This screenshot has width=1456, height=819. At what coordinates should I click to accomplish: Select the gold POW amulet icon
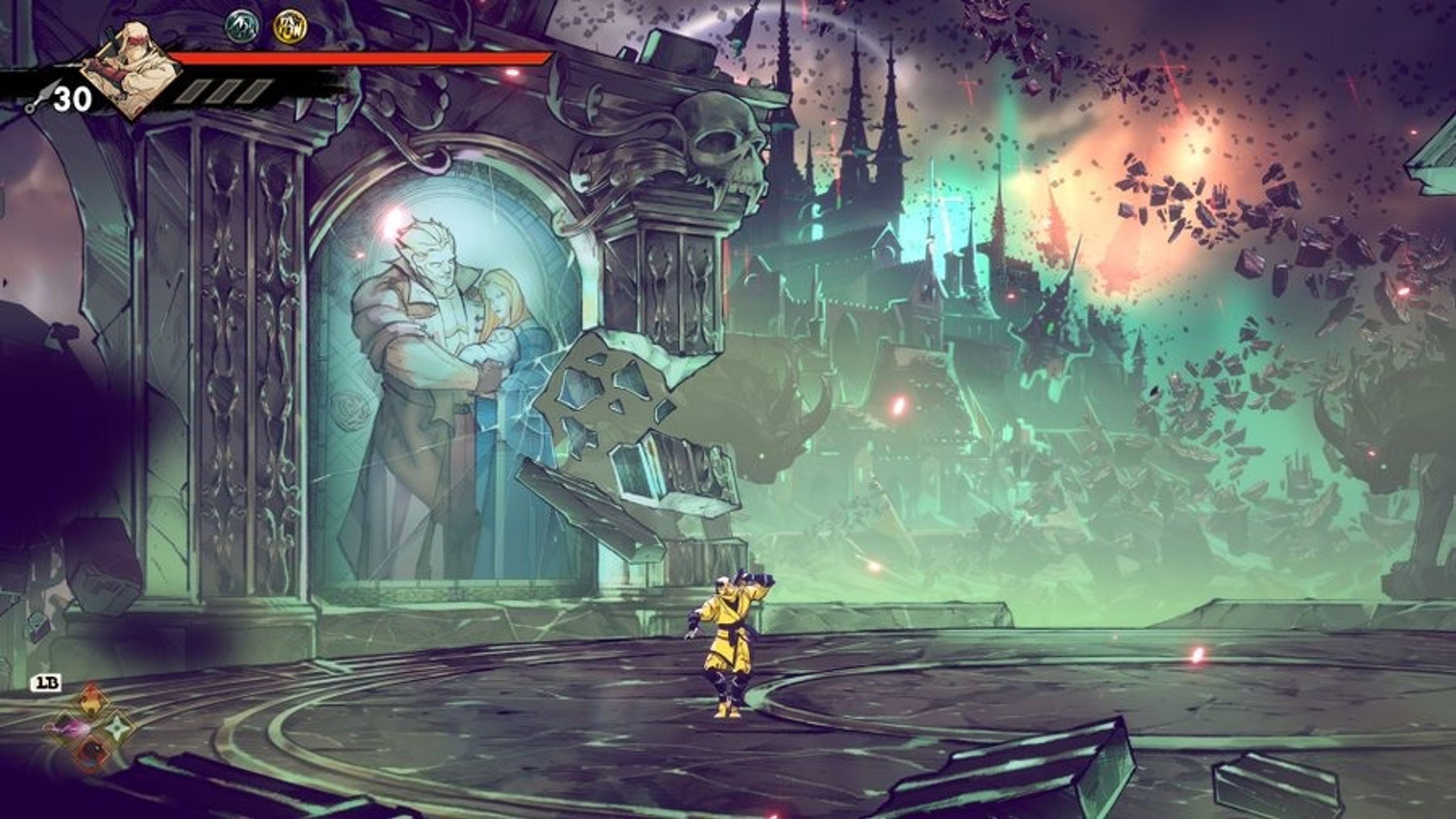click(290, 27)
